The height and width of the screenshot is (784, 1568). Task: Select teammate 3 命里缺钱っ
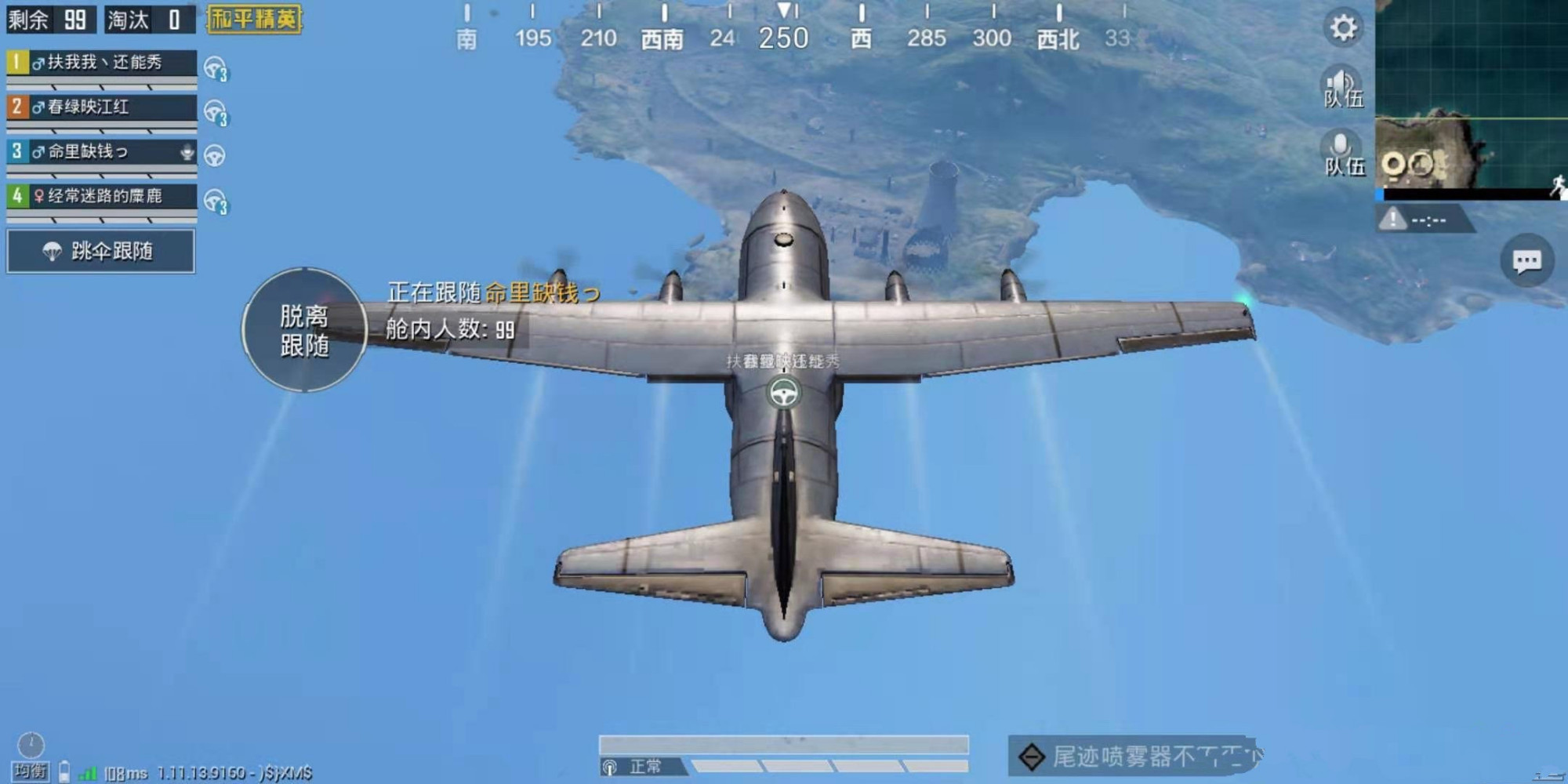[x=101, y=152]
